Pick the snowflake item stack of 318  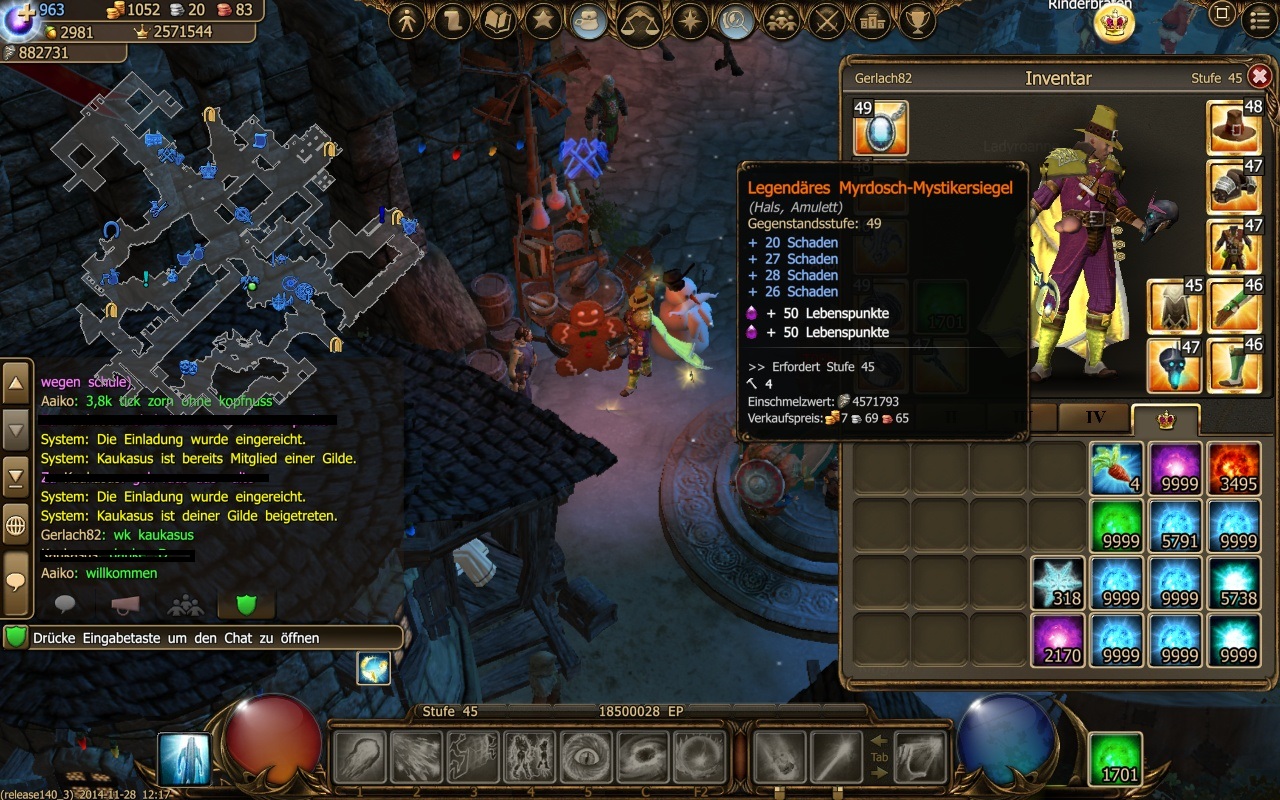pyautogui.click(x=1057, y=584)
